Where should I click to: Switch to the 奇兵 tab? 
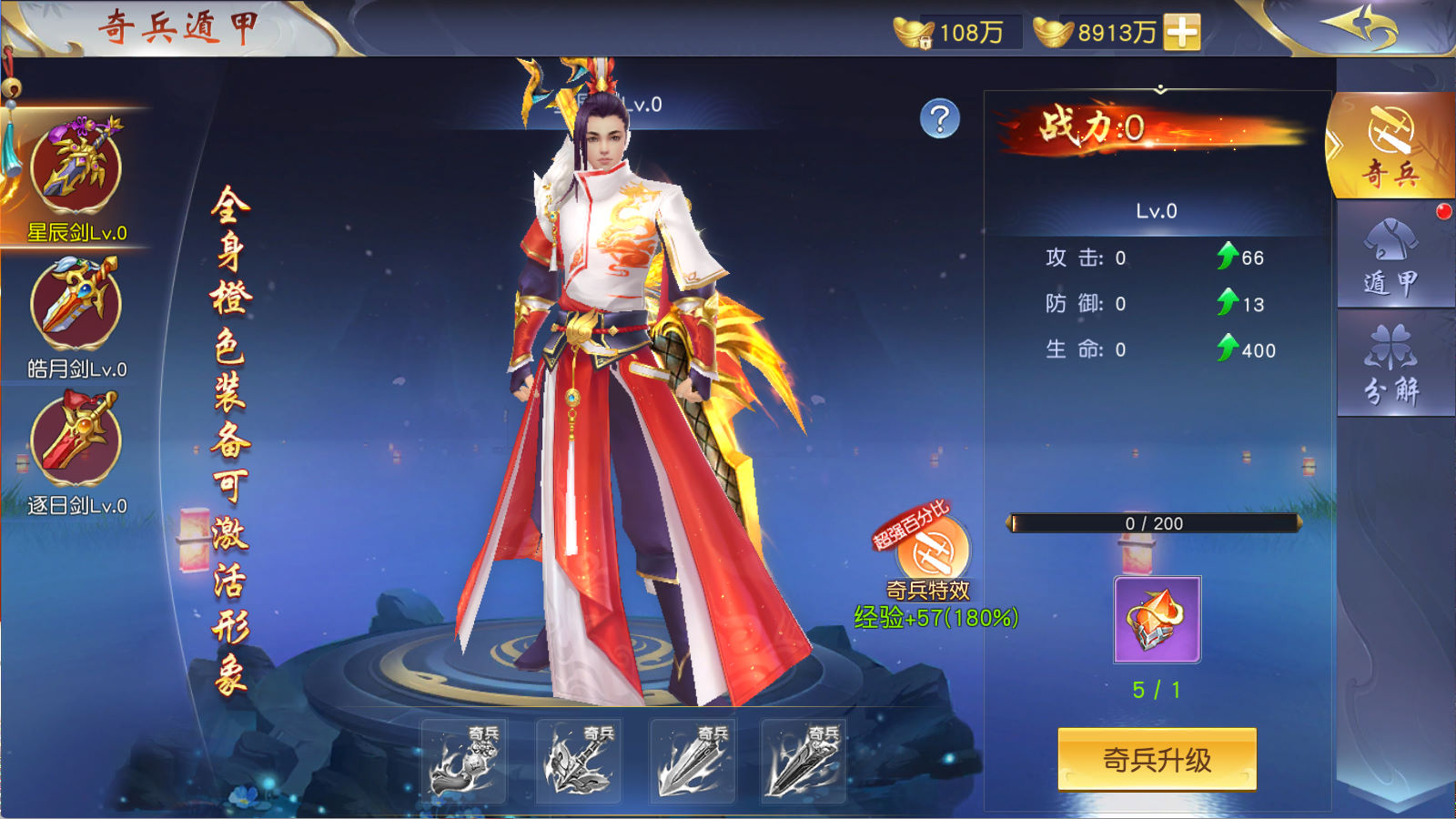[x=1390, y=147]
